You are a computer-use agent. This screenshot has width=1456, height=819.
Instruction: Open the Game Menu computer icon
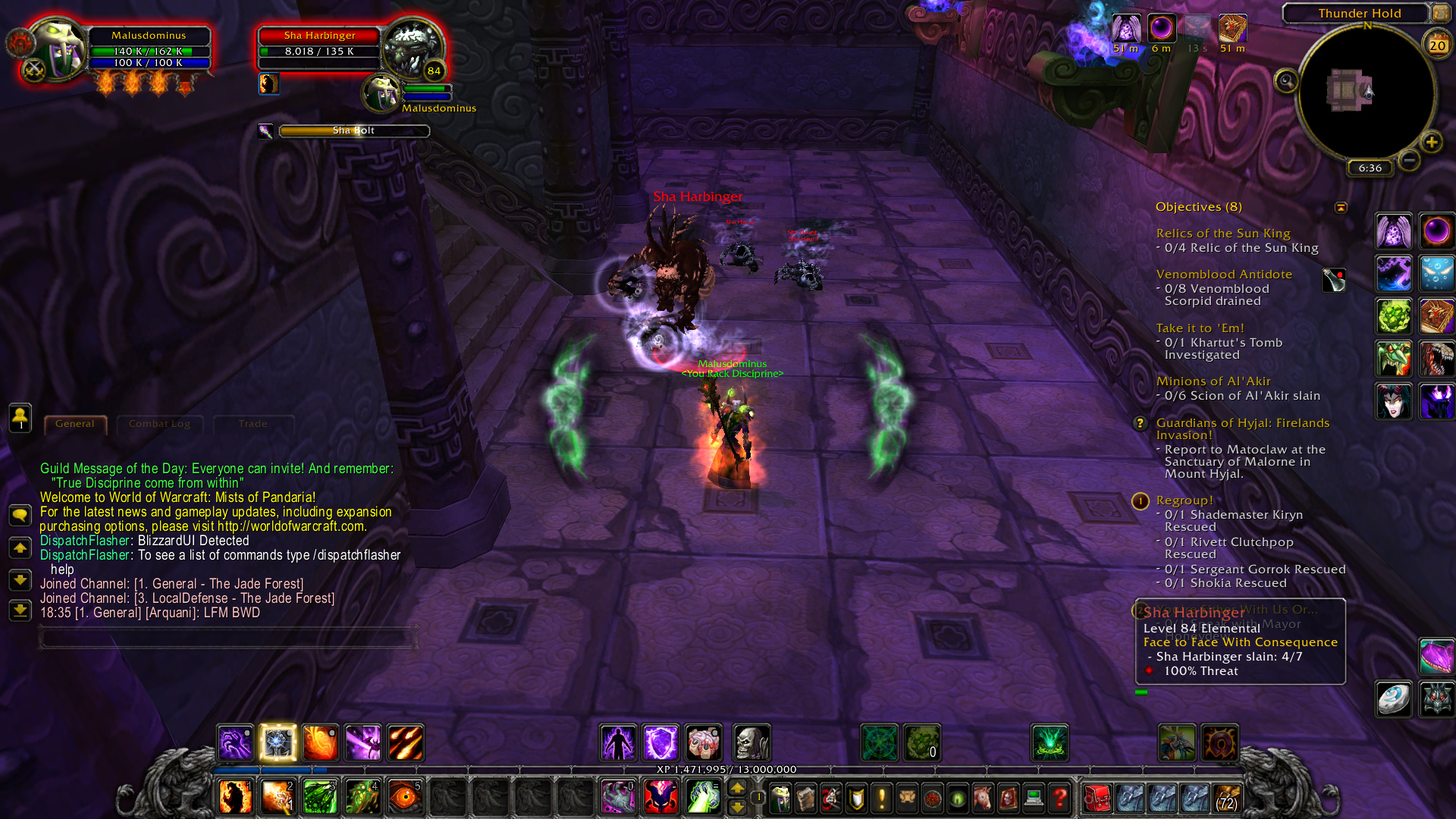coord(1033,799)
